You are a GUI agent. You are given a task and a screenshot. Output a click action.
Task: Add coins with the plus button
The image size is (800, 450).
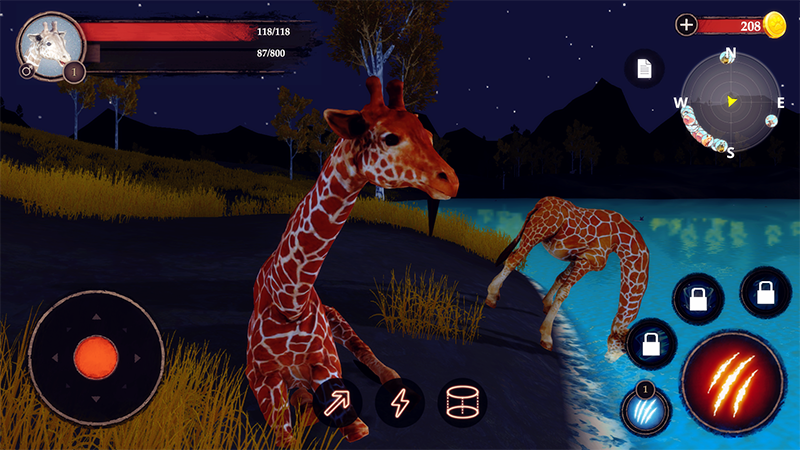[686, 25]
